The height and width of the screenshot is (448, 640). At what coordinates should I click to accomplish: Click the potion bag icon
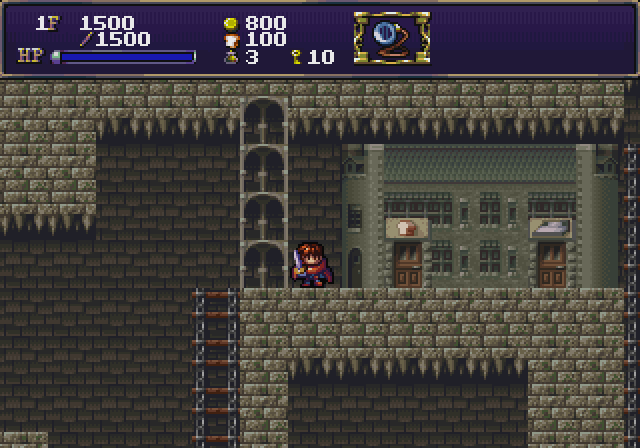[230, 57]
